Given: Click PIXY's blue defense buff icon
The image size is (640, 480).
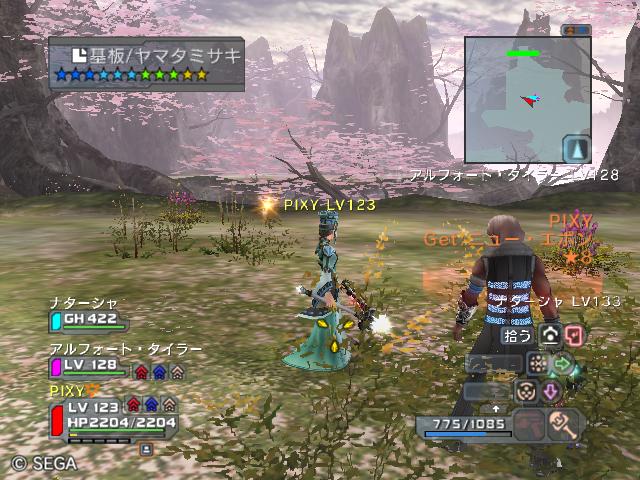Looking at the screenshot, I should pos(154,405).
